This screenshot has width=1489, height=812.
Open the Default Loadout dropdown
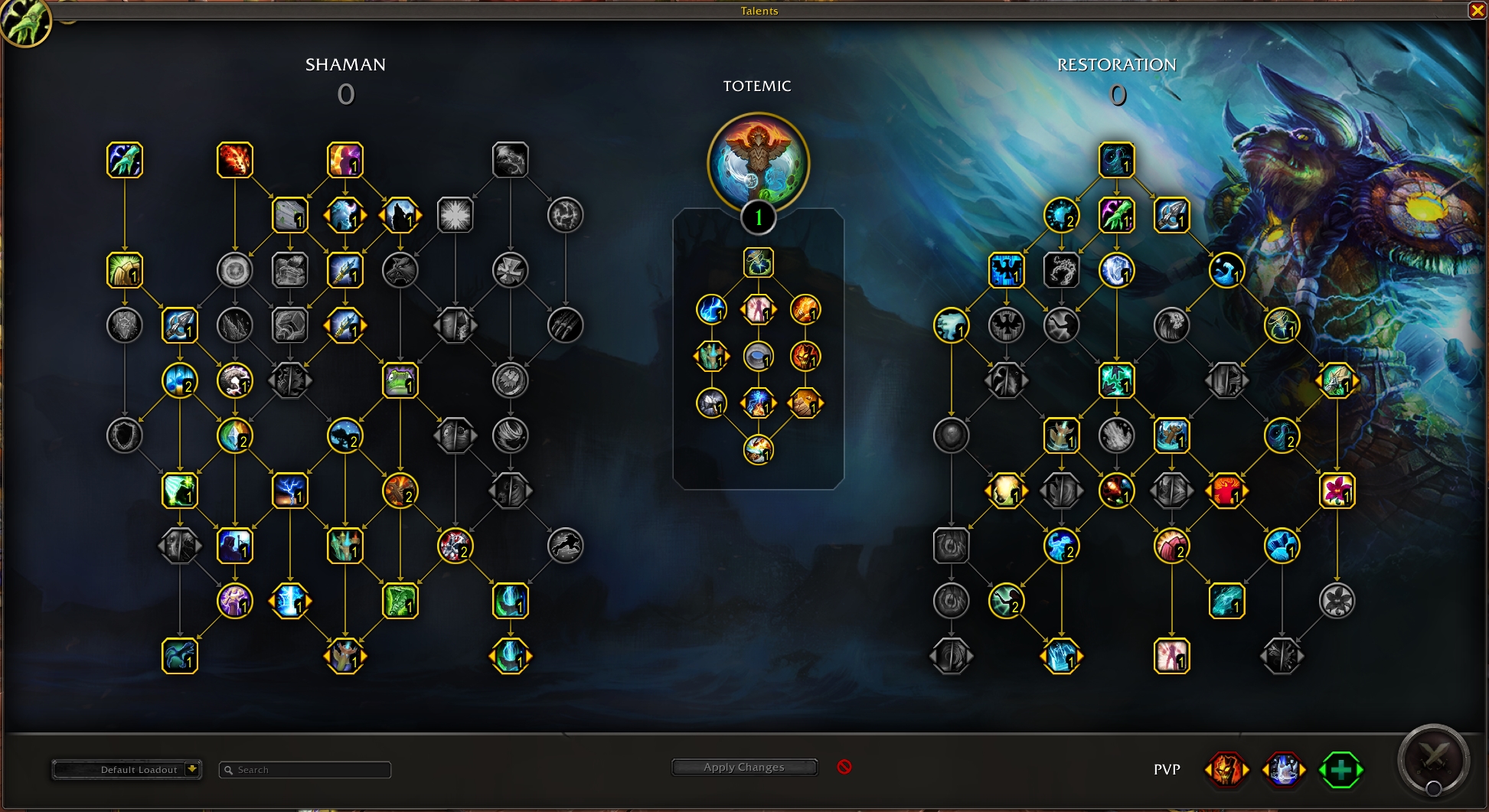127,770
